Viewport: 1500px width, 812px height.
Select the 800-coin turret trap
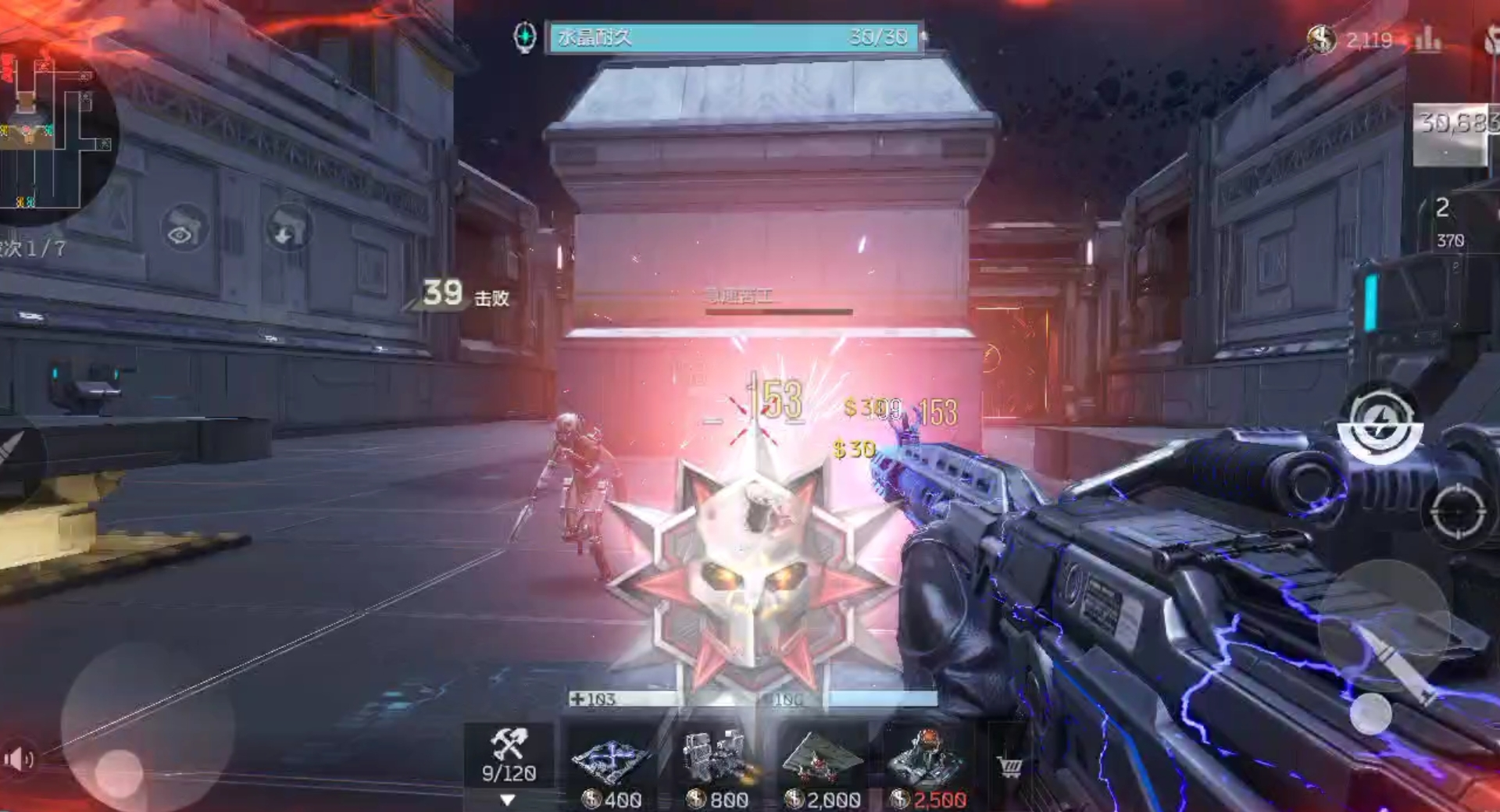[716, 765]
